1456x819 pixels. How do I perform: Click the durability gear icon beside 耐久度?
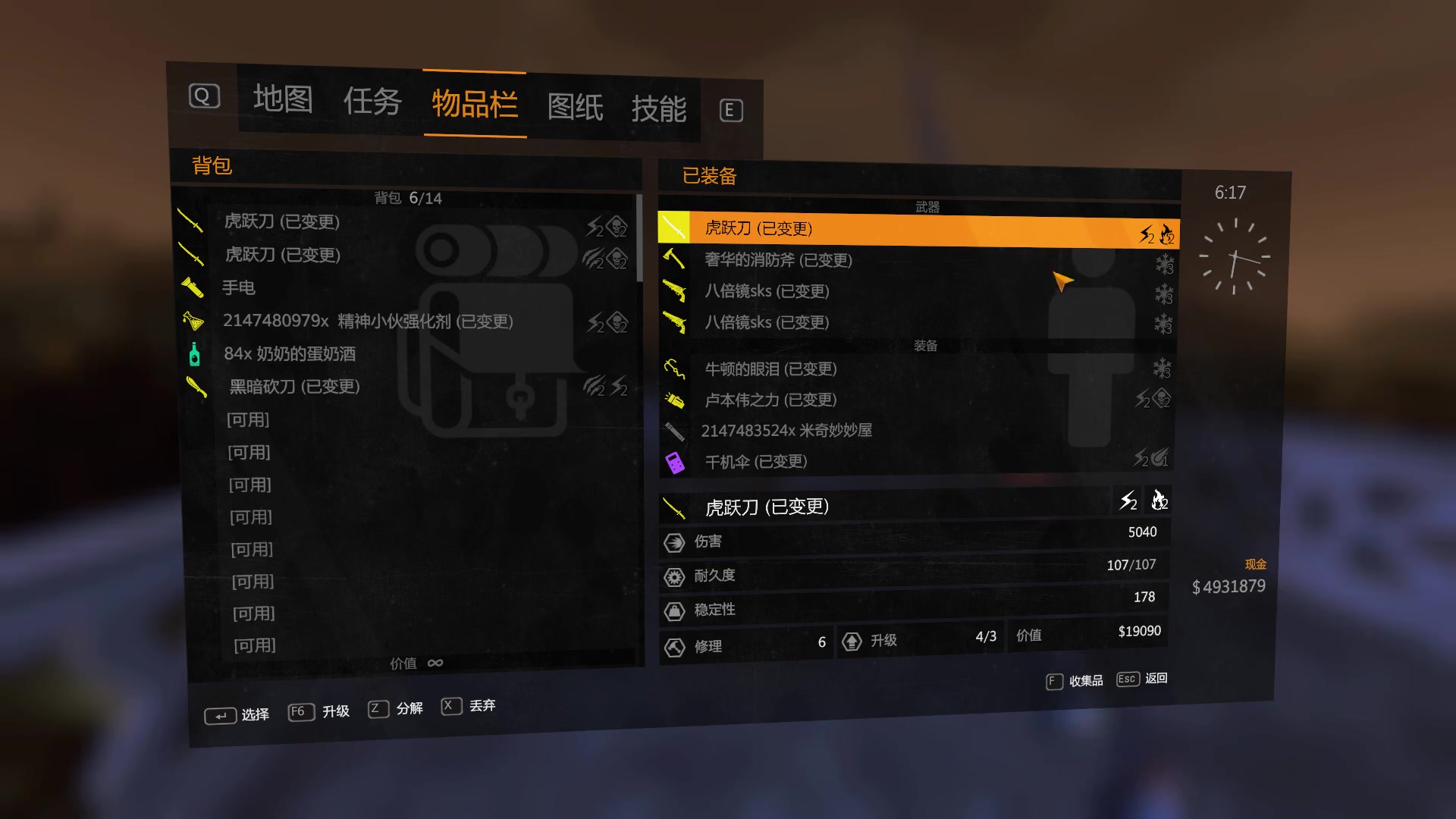(673, 576)
